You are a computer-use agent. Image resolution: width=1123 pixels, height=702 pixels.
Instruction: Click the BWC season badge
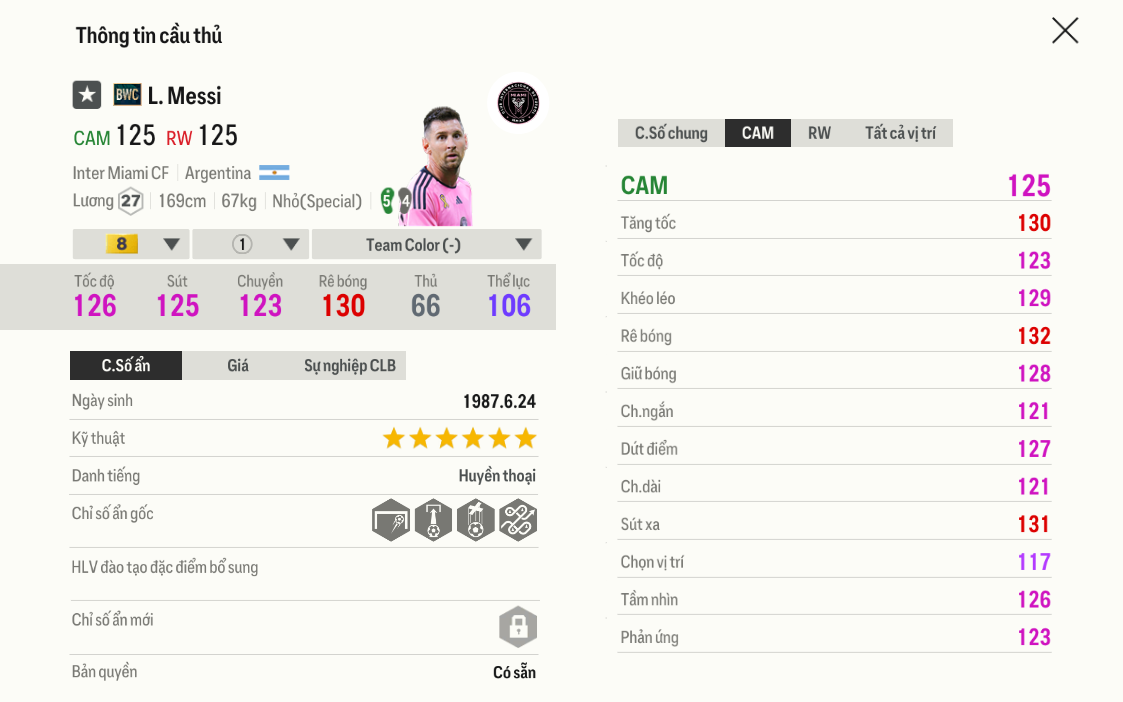[x=127, y=95]
